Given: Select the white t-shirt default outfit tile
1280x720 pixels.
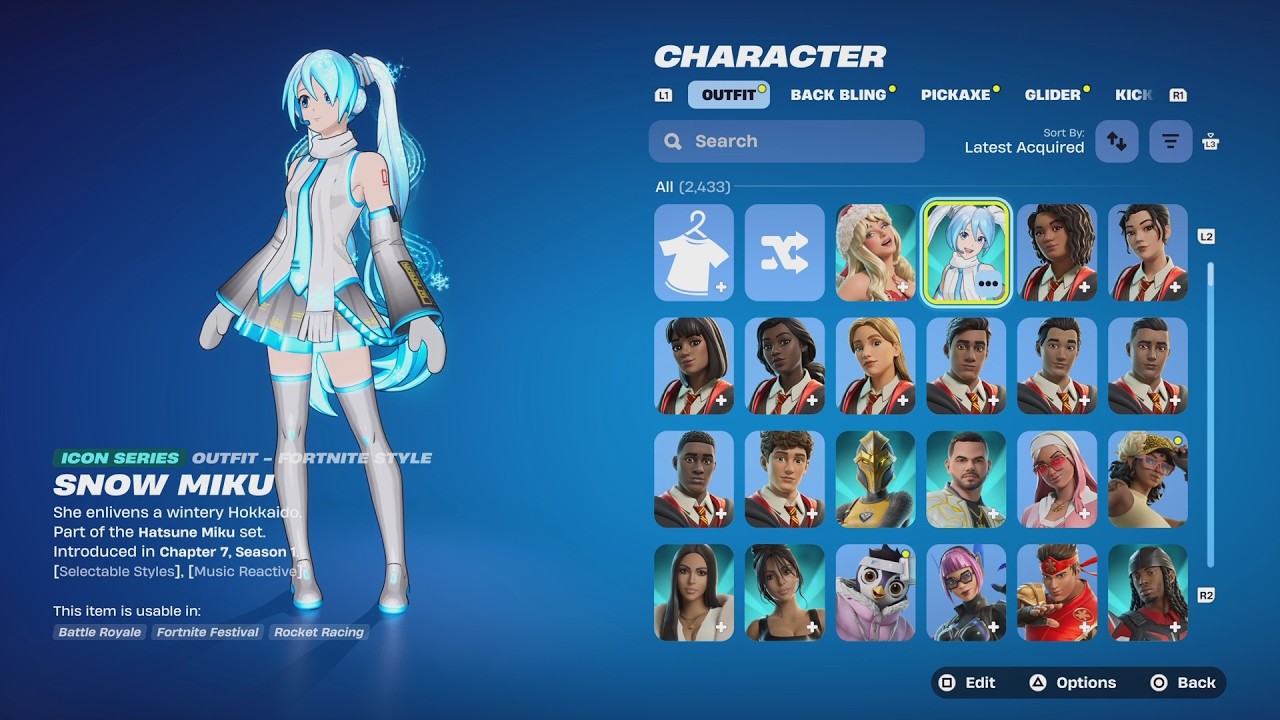Looking at the screenshot, I should pos(694,252).
